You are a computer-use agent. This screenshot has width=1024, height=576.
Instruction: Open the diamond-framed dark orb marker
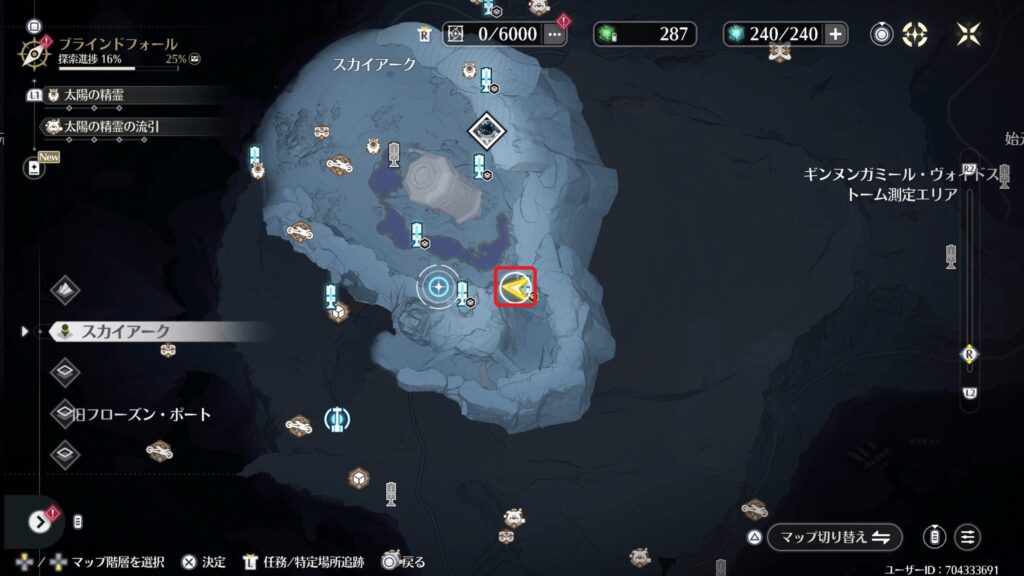click(x=487, y=129)
